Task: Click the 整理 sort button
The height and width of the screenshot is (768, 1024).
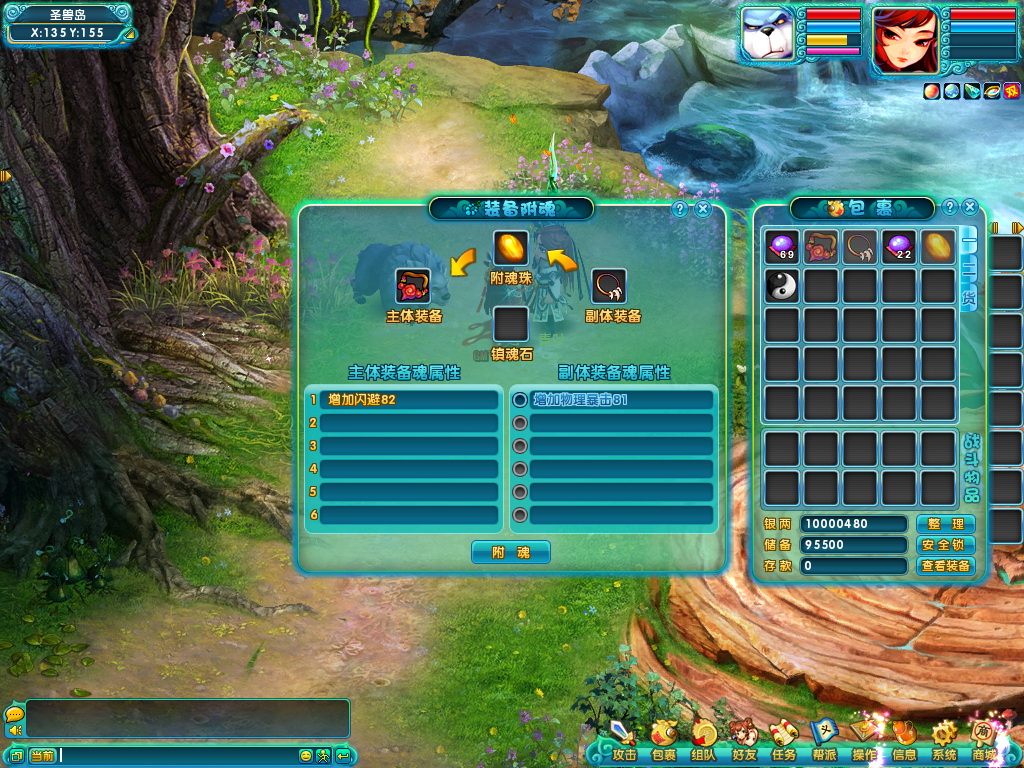Action: coord(945,525)
